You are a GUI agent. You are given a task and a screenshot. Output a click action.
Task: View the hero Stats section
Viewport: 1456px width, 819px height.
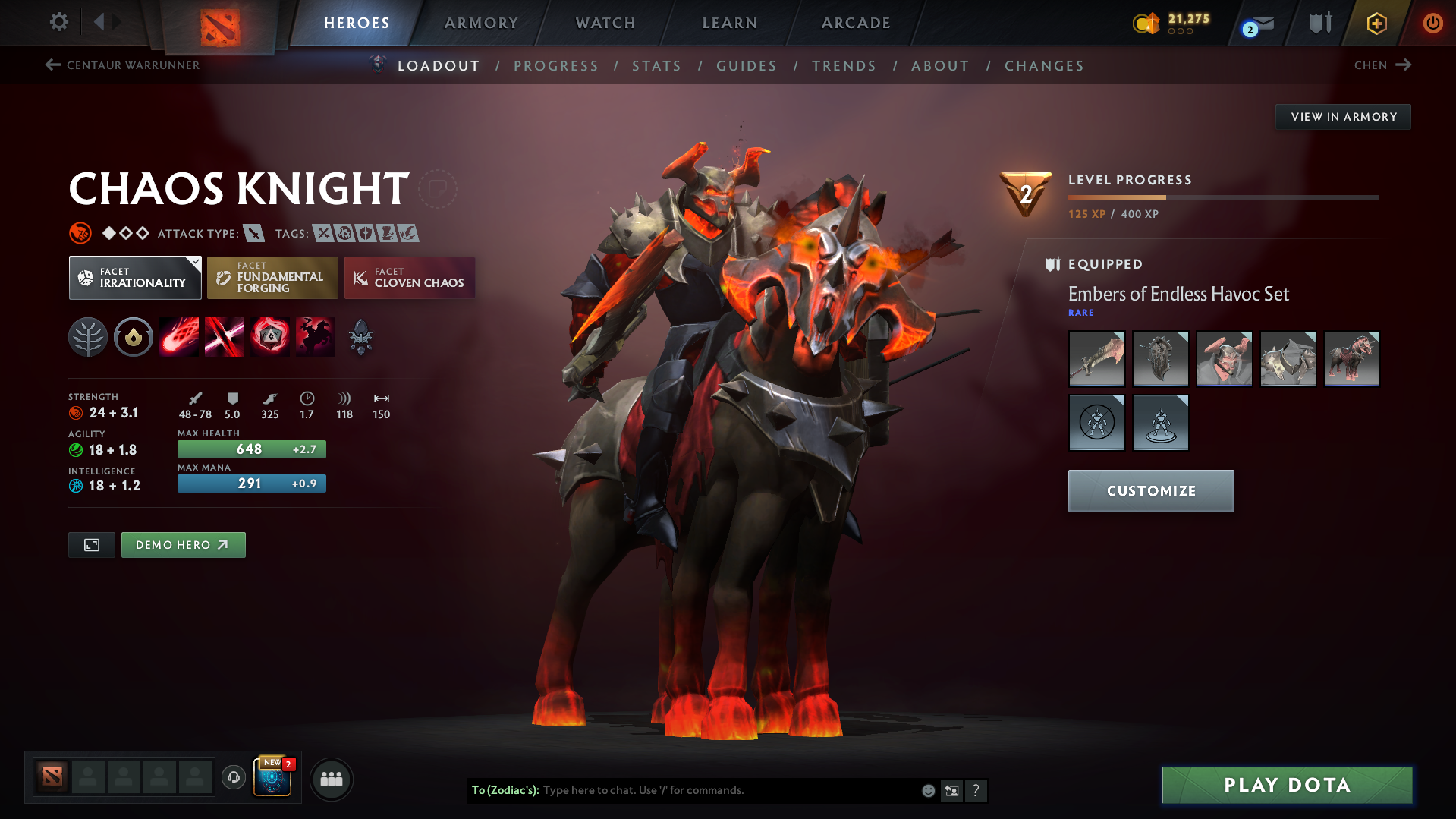(x=656, y=66)
